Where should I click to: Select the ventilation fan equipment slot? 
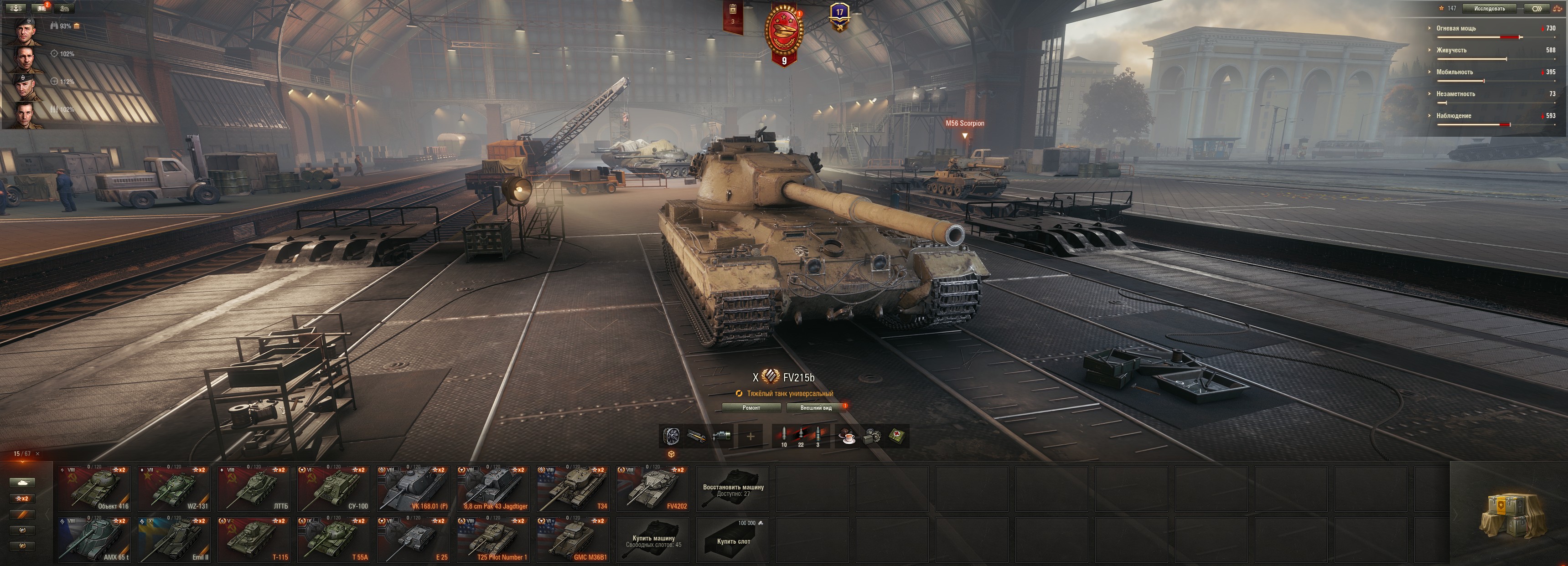pos(672,437)
